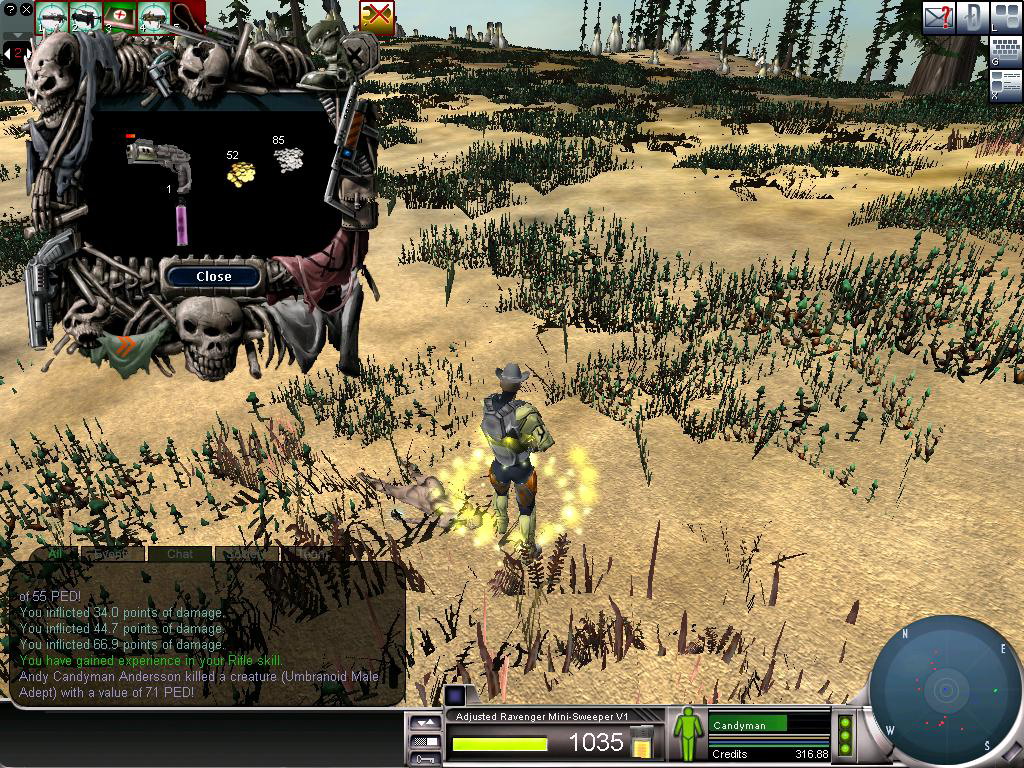The width and height of the screenshot is (1024, 768).
Task: Select the looted gun item
Action: pyautogui.click(x=158, y=158)
